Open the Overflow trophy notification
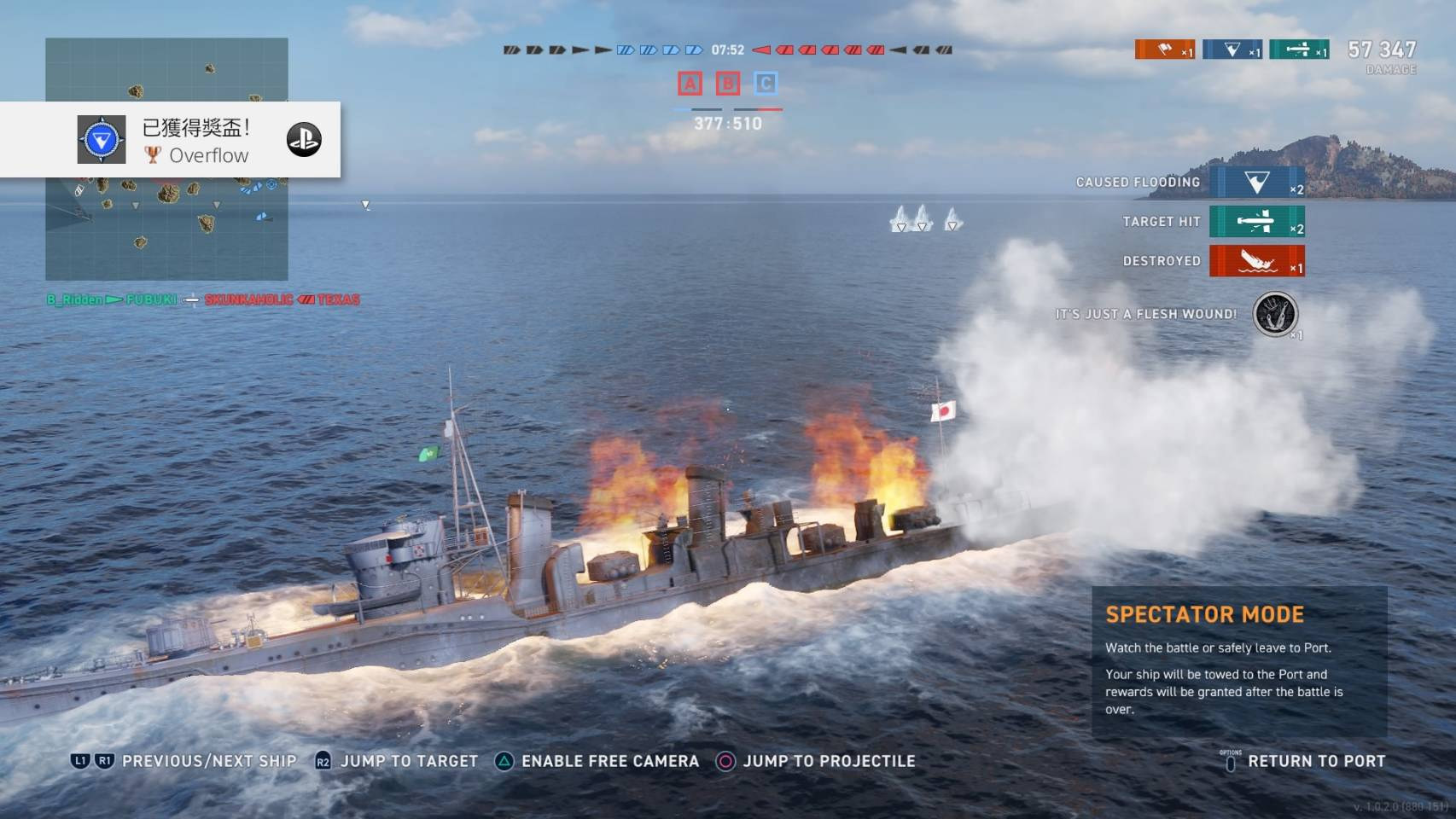Image resolution: width=1456 pixels, height=819 pixels. pos(195,140)
